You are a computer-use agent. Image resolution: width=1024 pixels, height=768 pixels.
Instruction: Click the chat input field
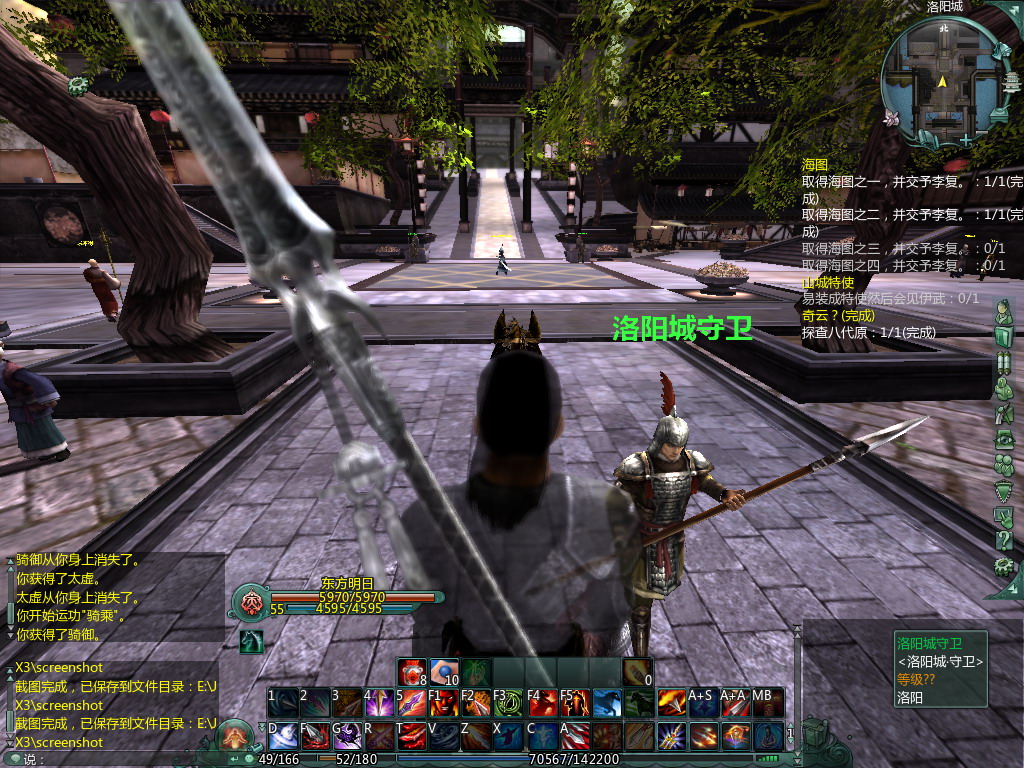point(120,759)
